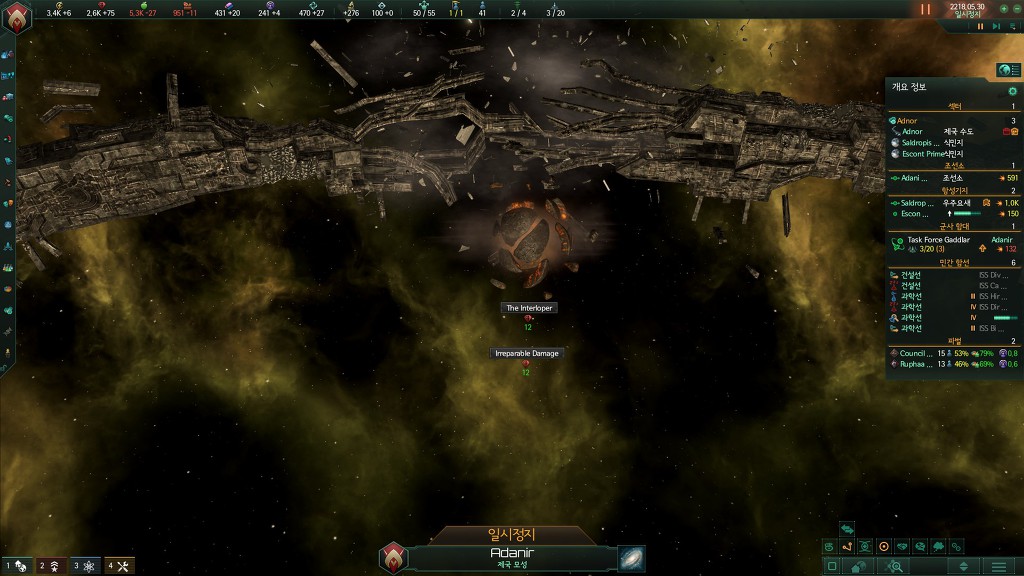
Task: Open the galaxy map view button
Action: click(x=631, y=558)
